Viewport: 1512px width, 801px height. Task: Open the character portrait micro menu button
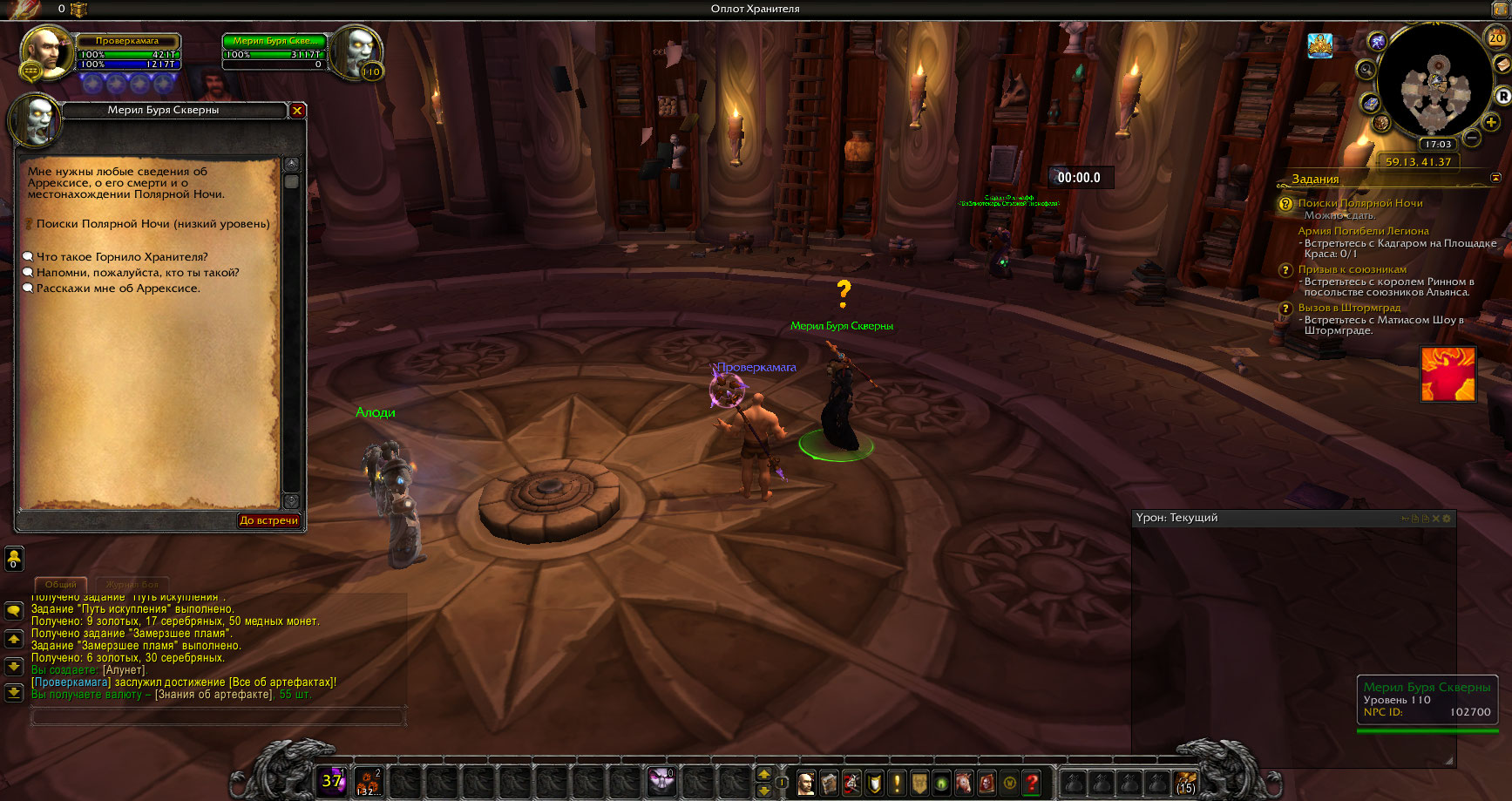[x=806, y=783]
